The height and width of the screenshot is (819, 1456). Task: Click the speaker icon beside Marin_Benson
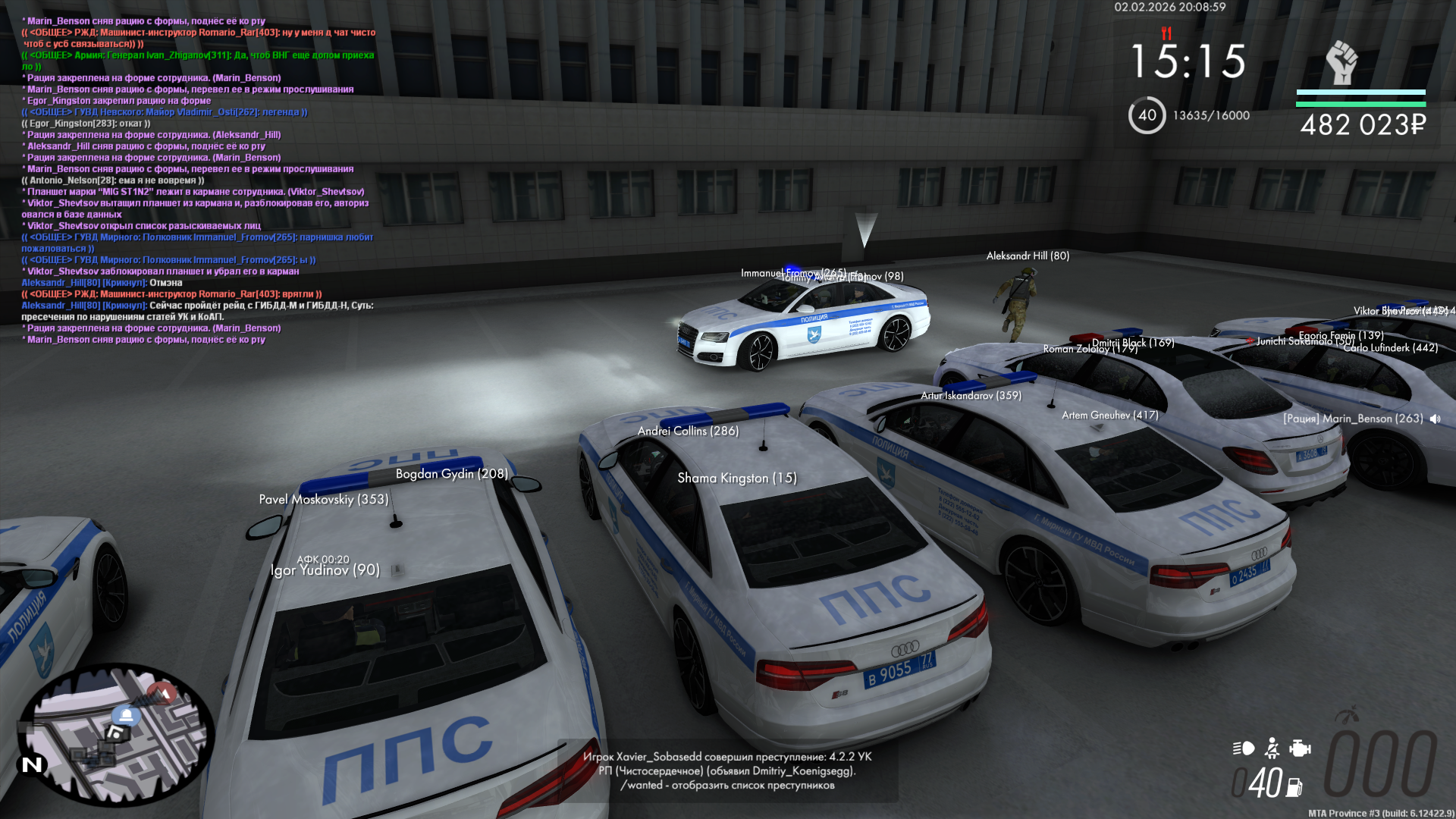(1435, 419)
